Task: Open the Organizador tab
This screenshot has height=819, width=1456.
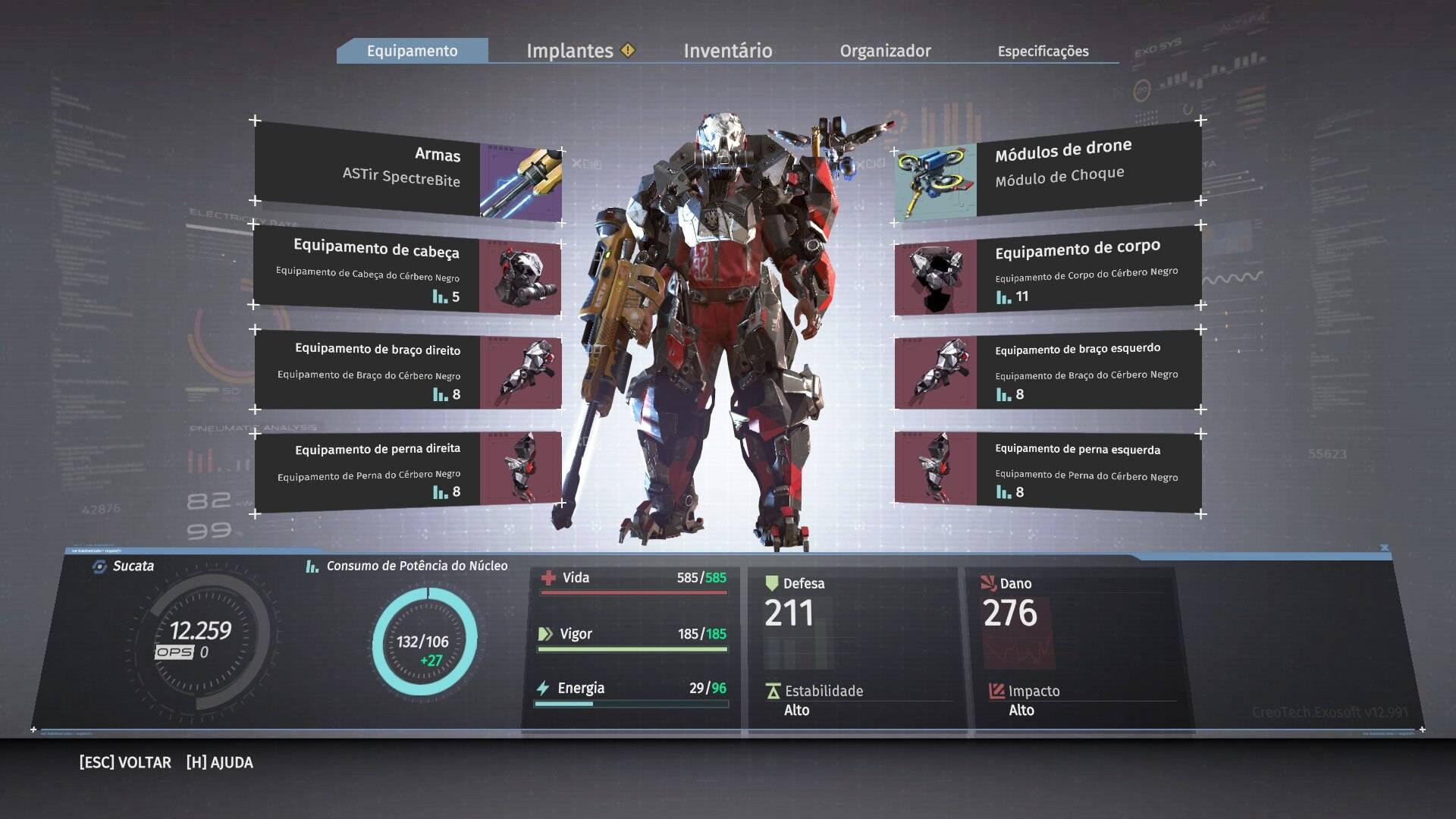Action: 885,51
